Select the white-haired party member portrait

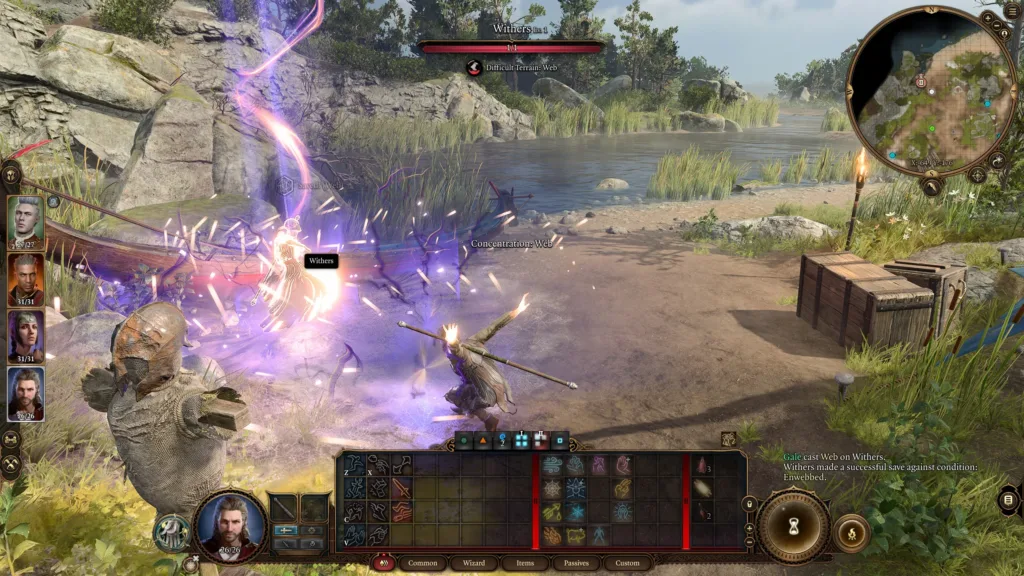coord(26,219)
